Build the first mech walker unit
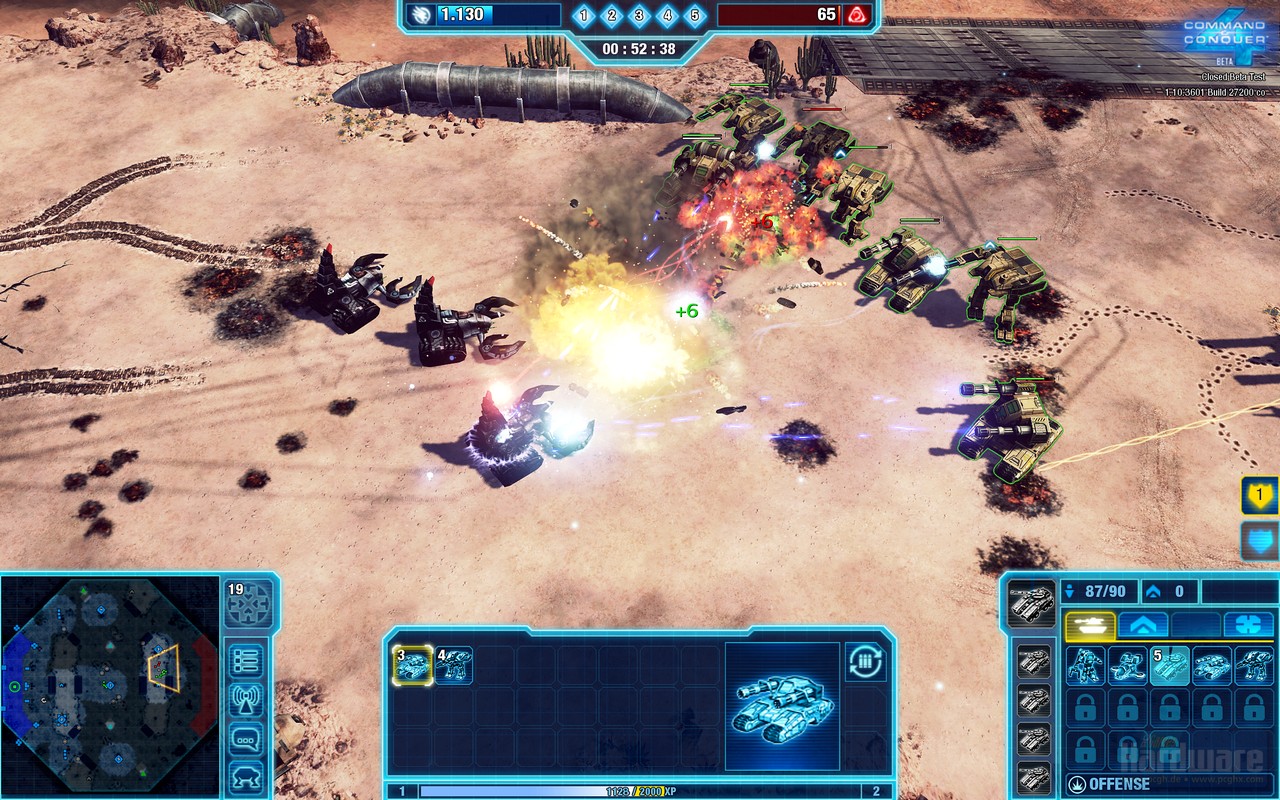The height and width of the screenshot is (800, 1280). coord(1084,665)
